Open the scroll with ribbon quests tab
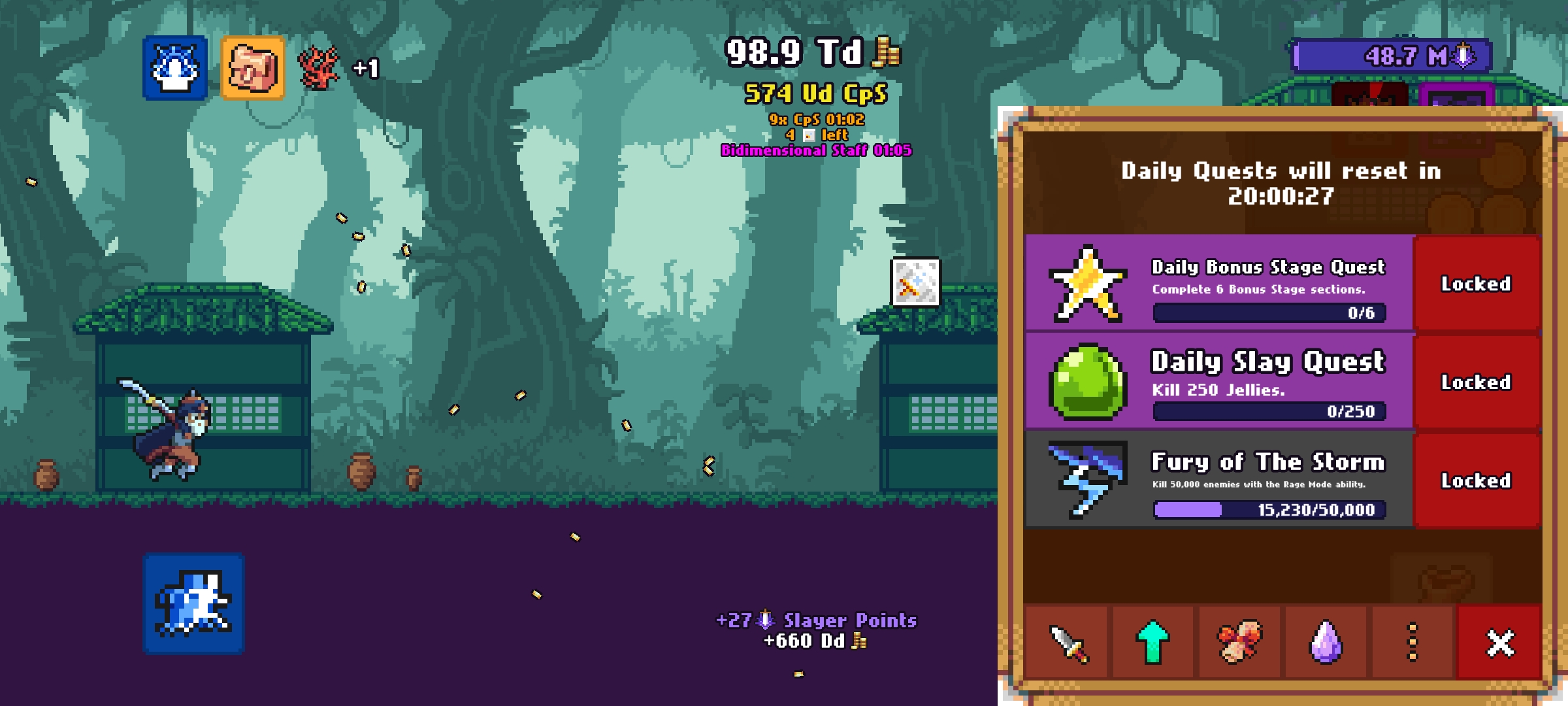1568x706 pixels. (1239, 643)
